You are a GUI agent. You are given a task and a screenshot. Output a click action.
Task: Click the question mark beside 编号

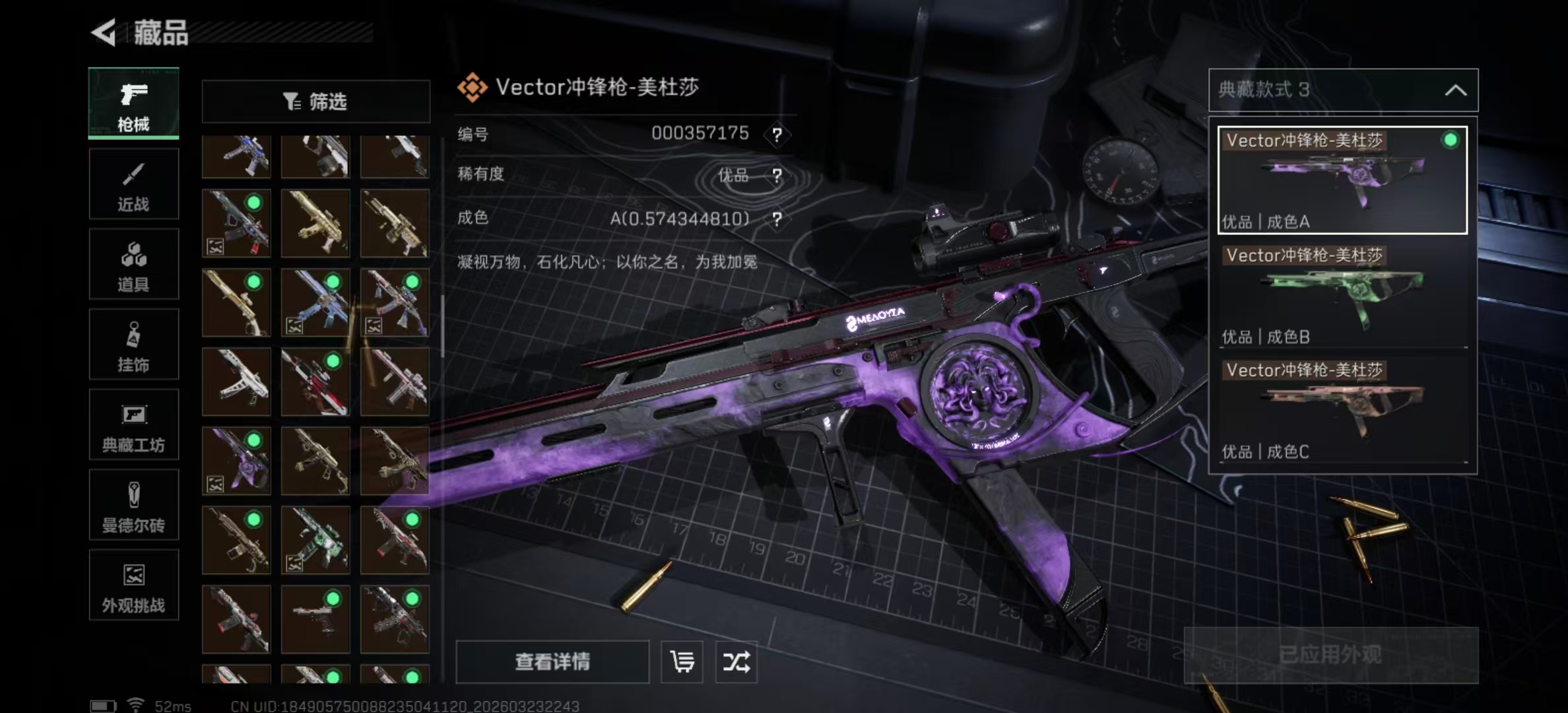(777, 135)
